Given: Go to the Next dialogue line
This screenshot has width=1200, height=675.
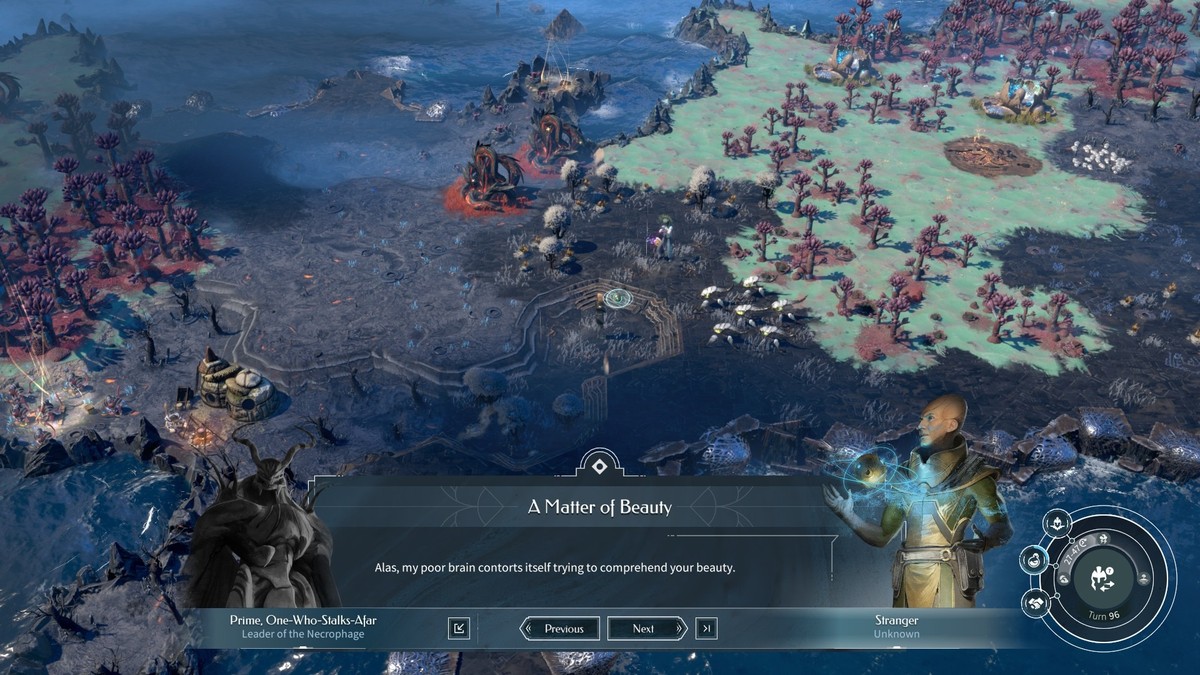Looking at the screenshot, I should [x=646, y=628].
